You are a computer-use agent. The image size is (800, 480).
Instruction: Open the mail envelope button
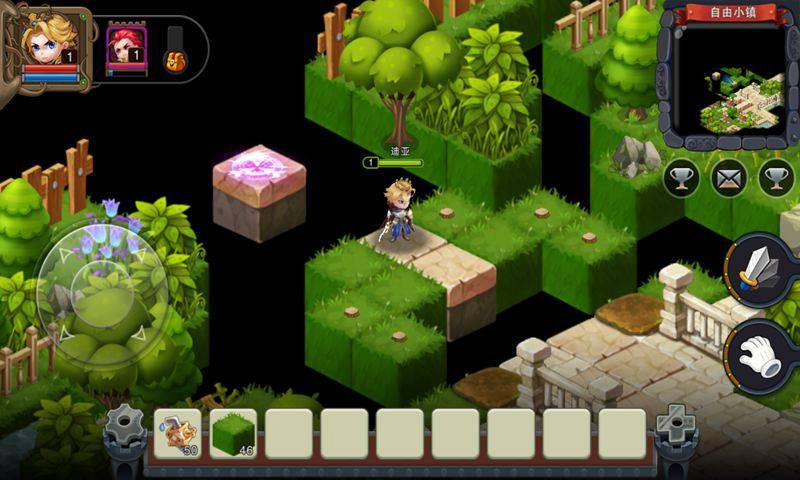coord(730,178)
